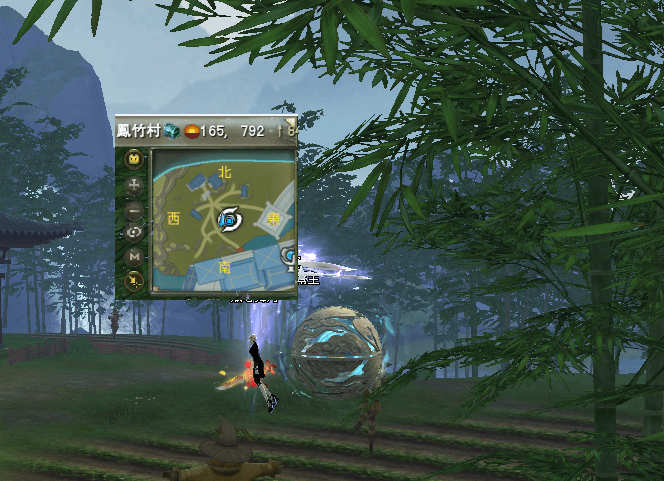
Task: Click the sun icon next to coordinates
Action: [x=190, y=130]
